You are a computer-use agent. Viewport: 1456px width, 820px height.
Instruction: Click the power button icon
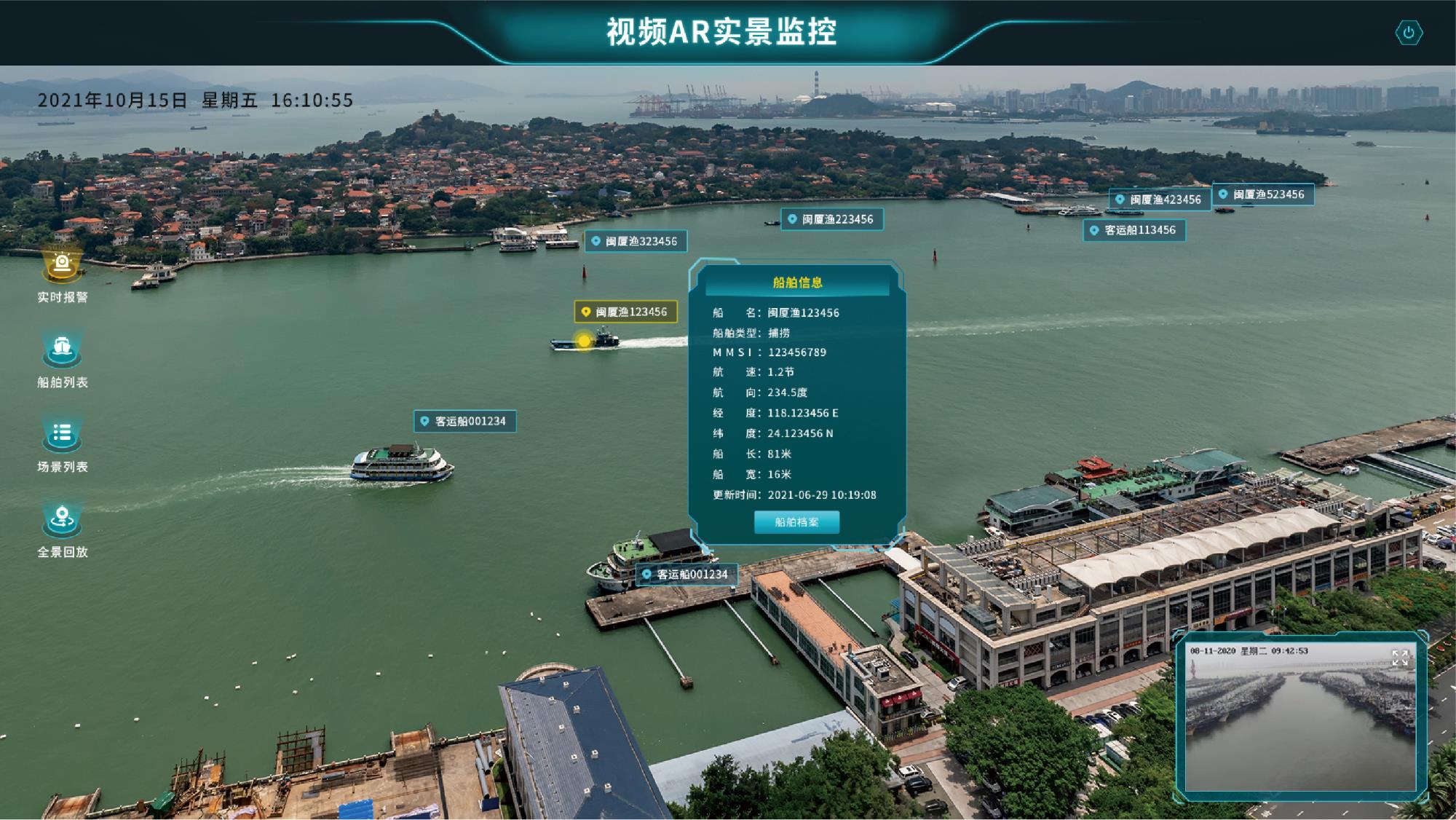point(1409,33)
